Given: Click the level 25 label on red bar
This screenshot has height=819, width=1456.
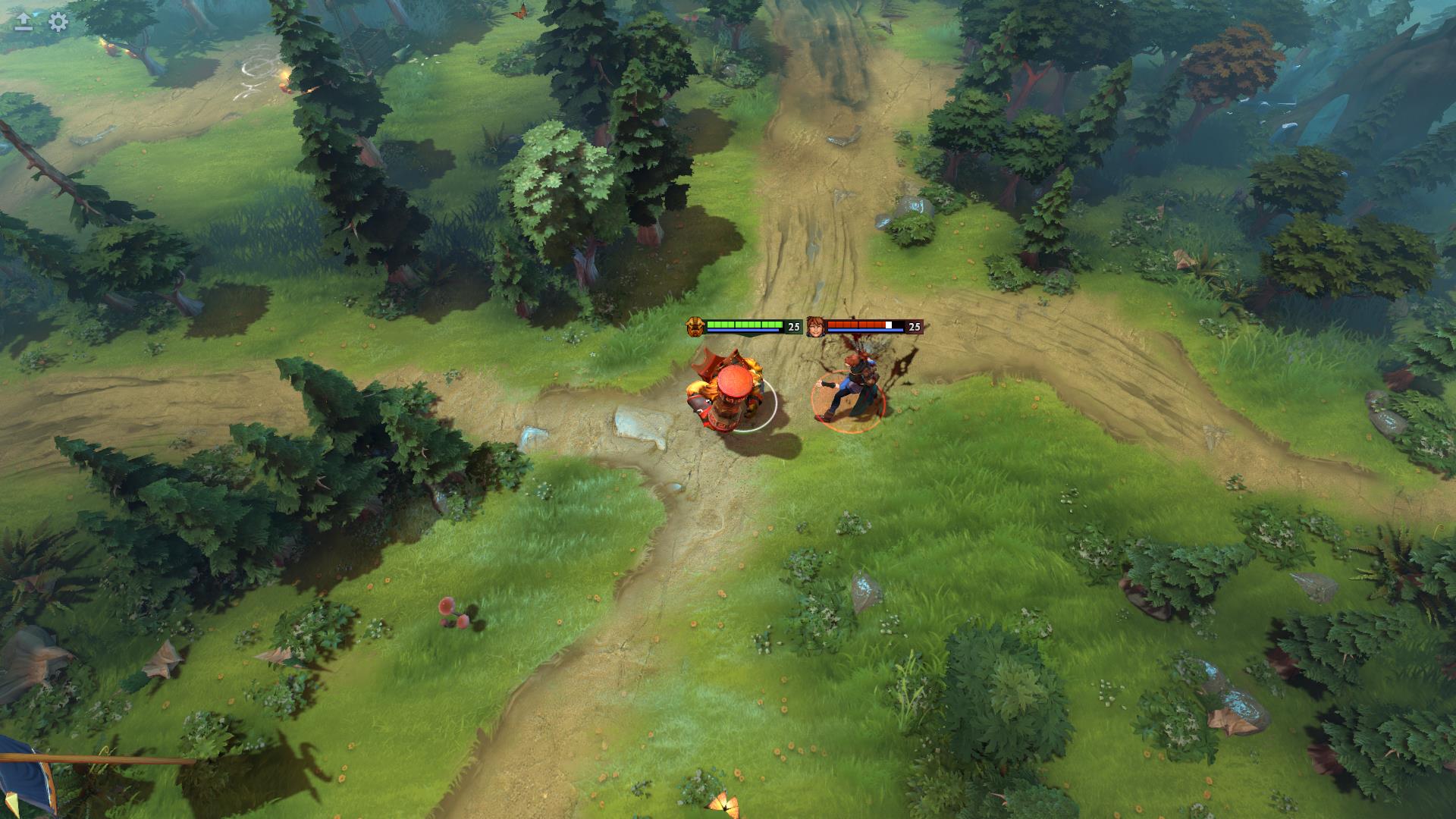Looking at the screenshot, I should coord(914,326).
